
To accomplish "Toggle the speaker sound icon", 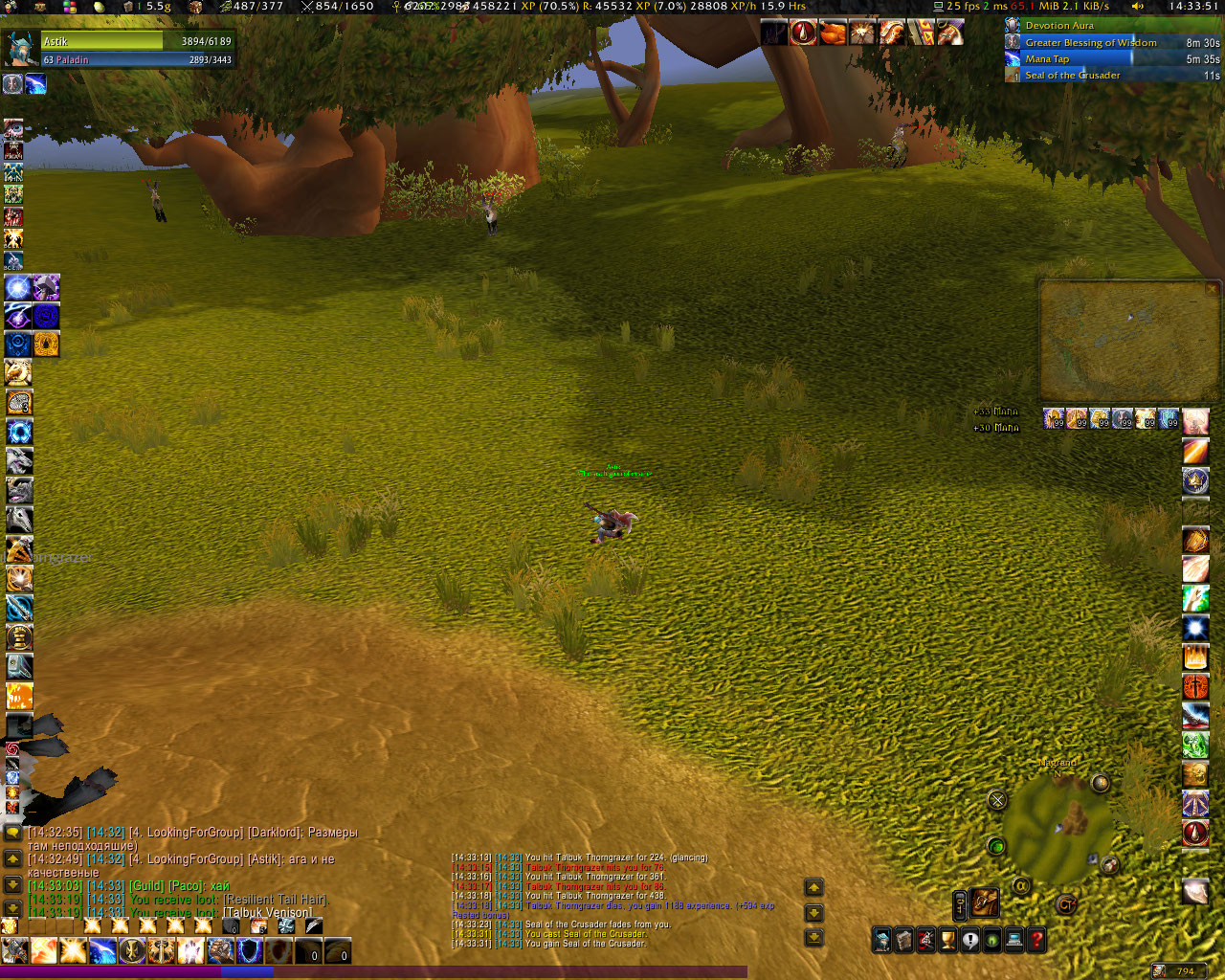I will coord(1138,6).
